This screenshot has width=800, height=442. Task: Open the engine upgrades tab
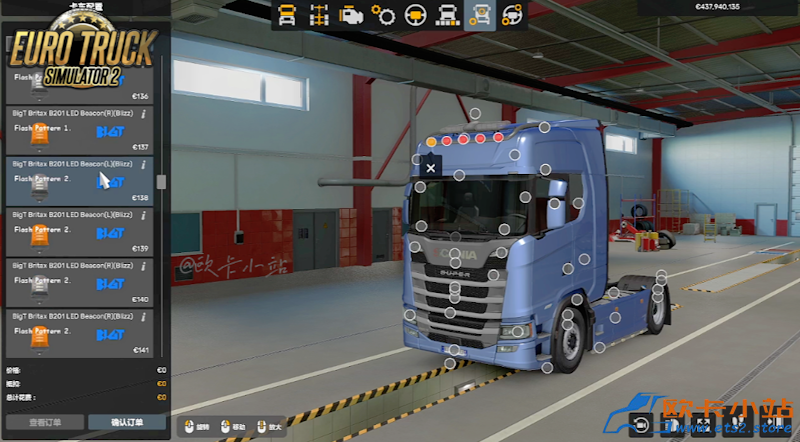[351, 15]
